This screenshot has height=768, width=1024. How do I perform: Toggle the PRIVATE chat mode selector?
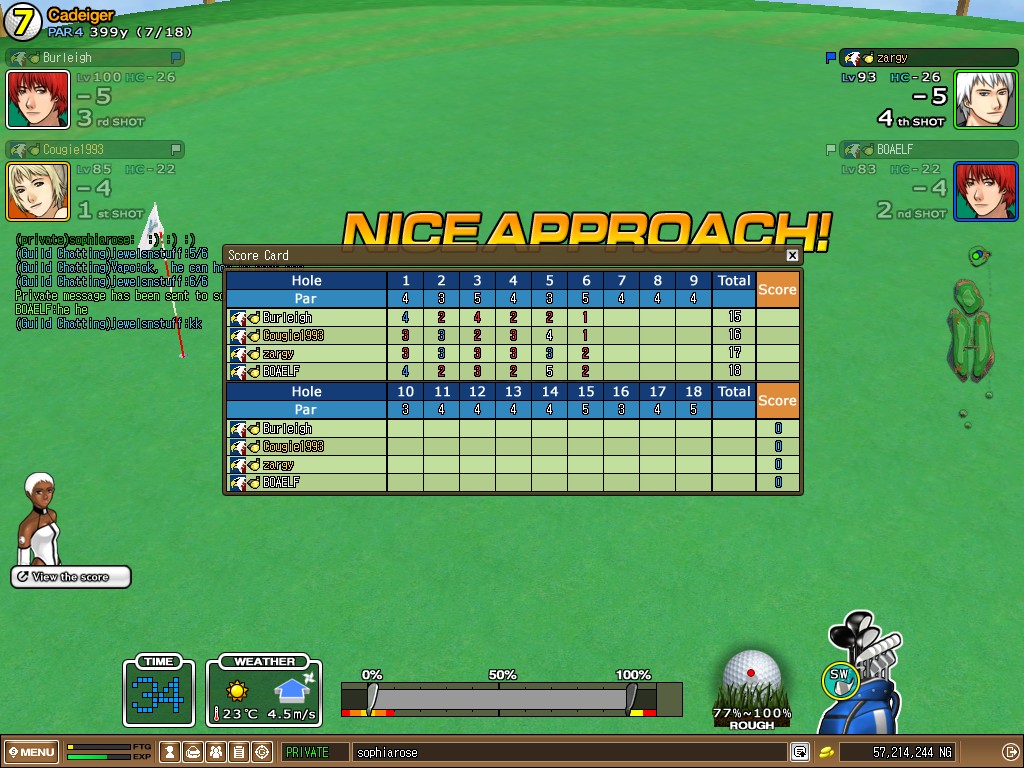click(x=314, y=752)
